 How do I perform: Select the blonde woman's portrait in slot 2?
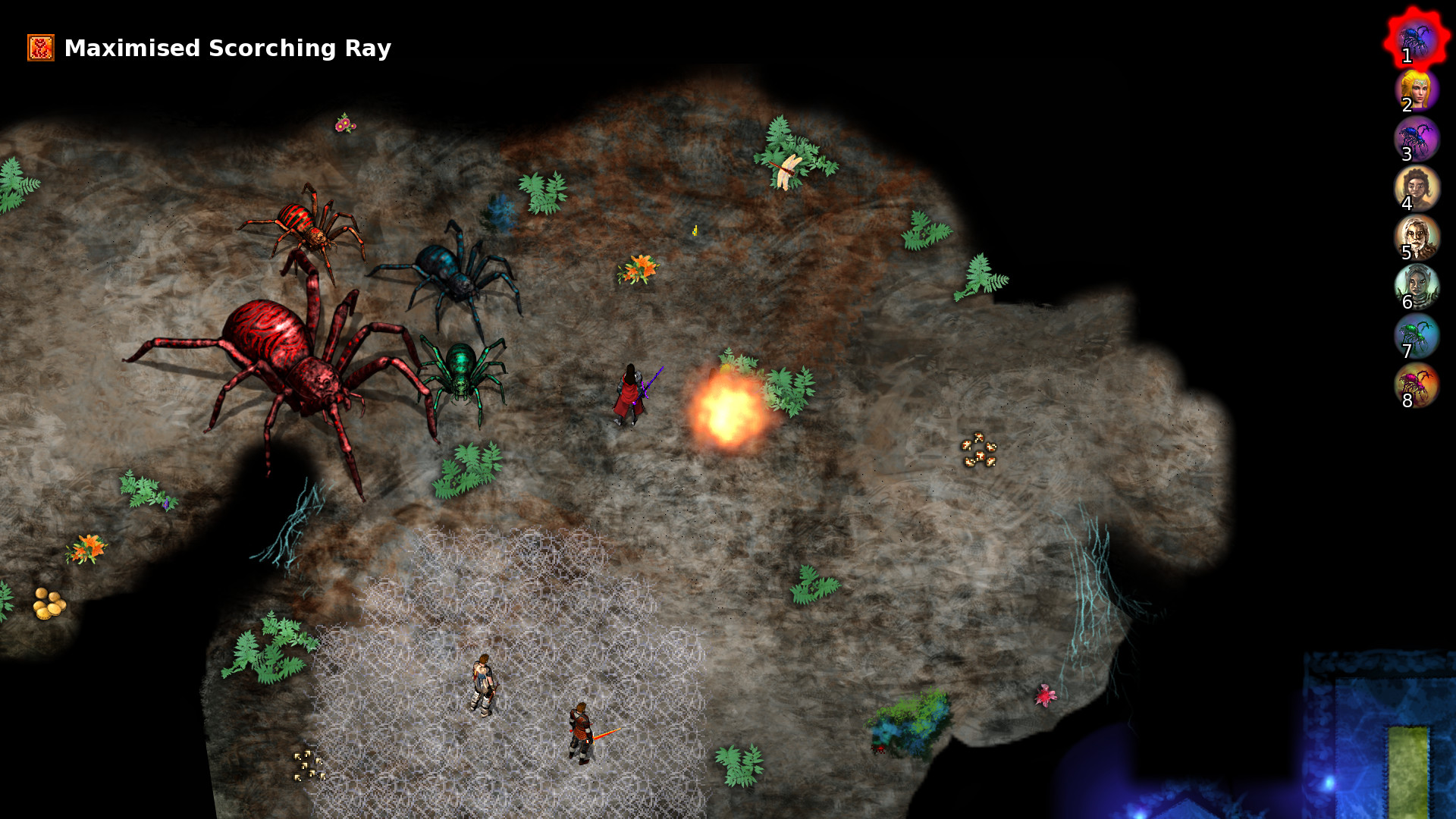[1418, 91]
